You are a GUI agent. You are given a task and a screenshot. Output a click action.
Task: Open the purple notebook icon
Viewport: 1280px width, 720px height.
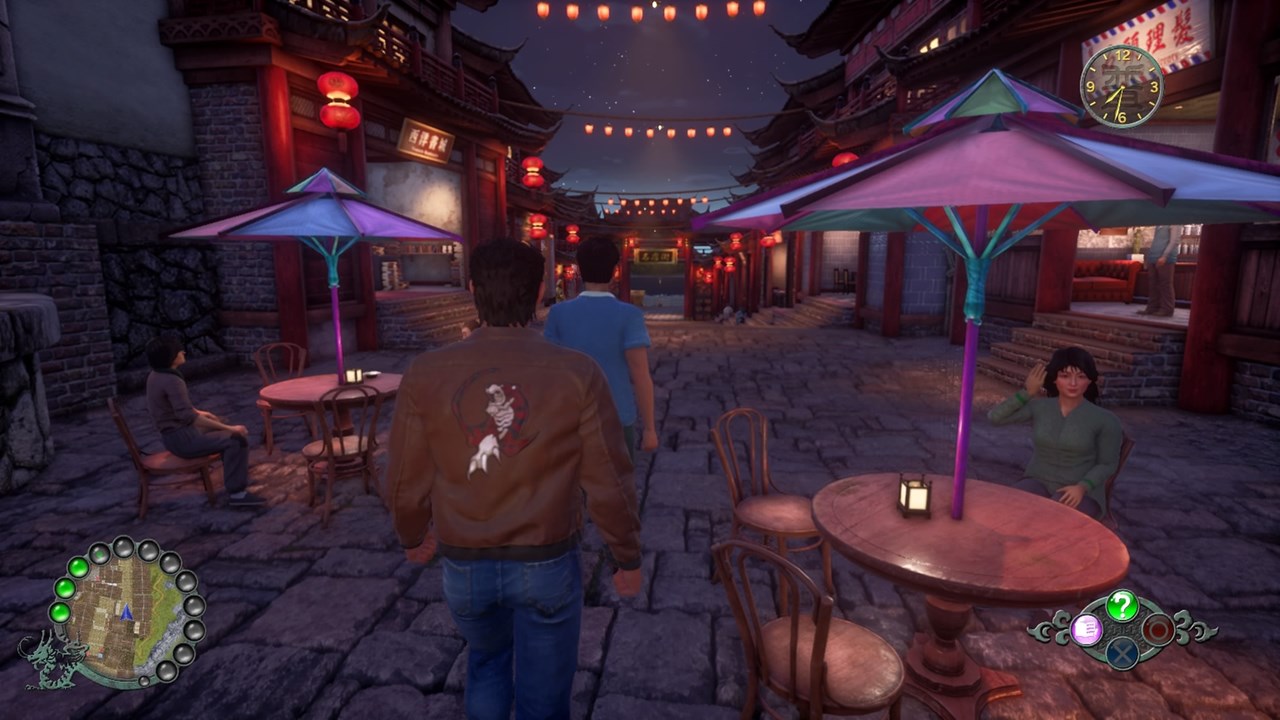tap(1086, 629)
